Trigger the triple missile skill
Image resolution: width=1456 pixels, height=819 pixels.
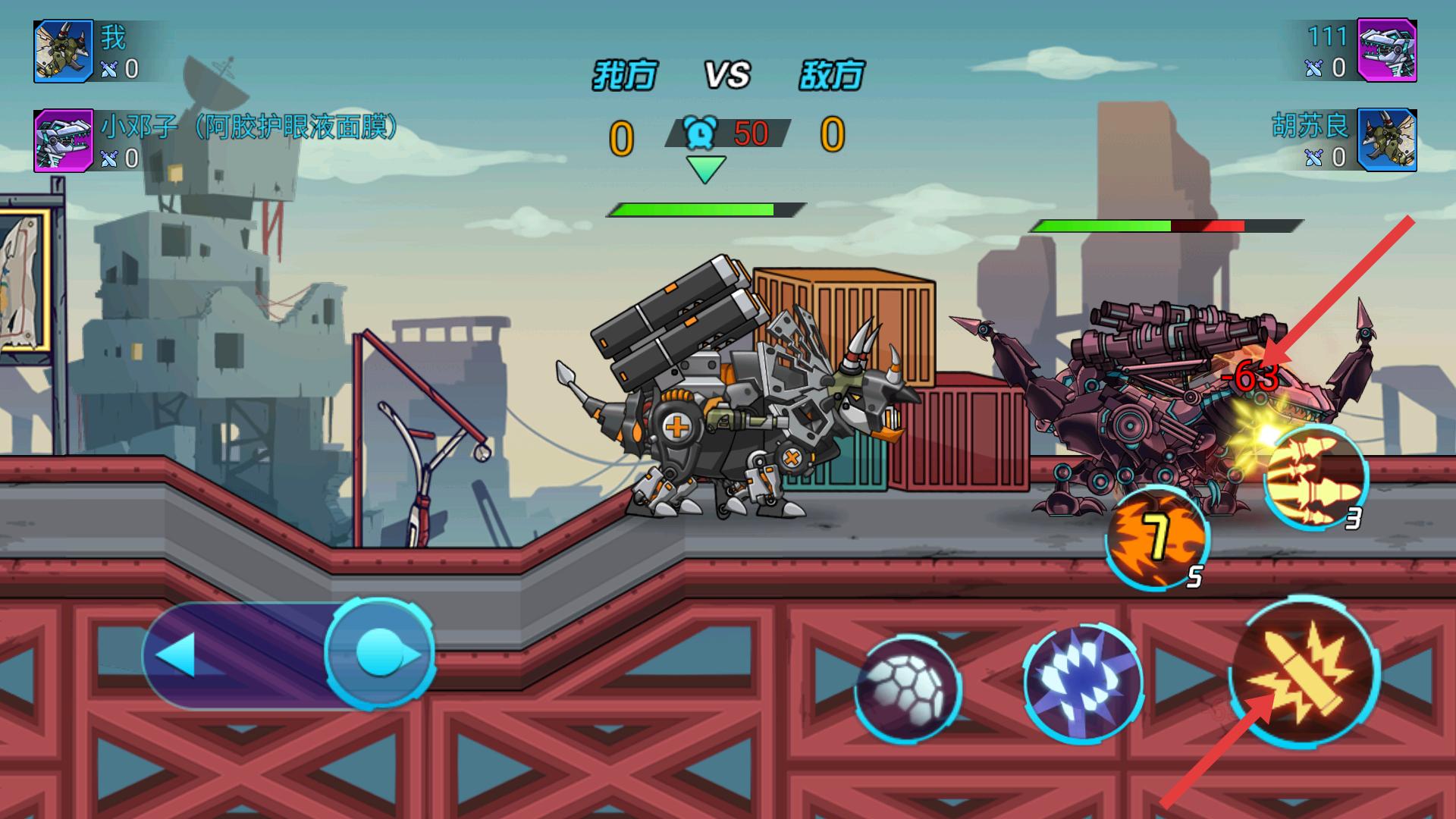(1316, 476)
